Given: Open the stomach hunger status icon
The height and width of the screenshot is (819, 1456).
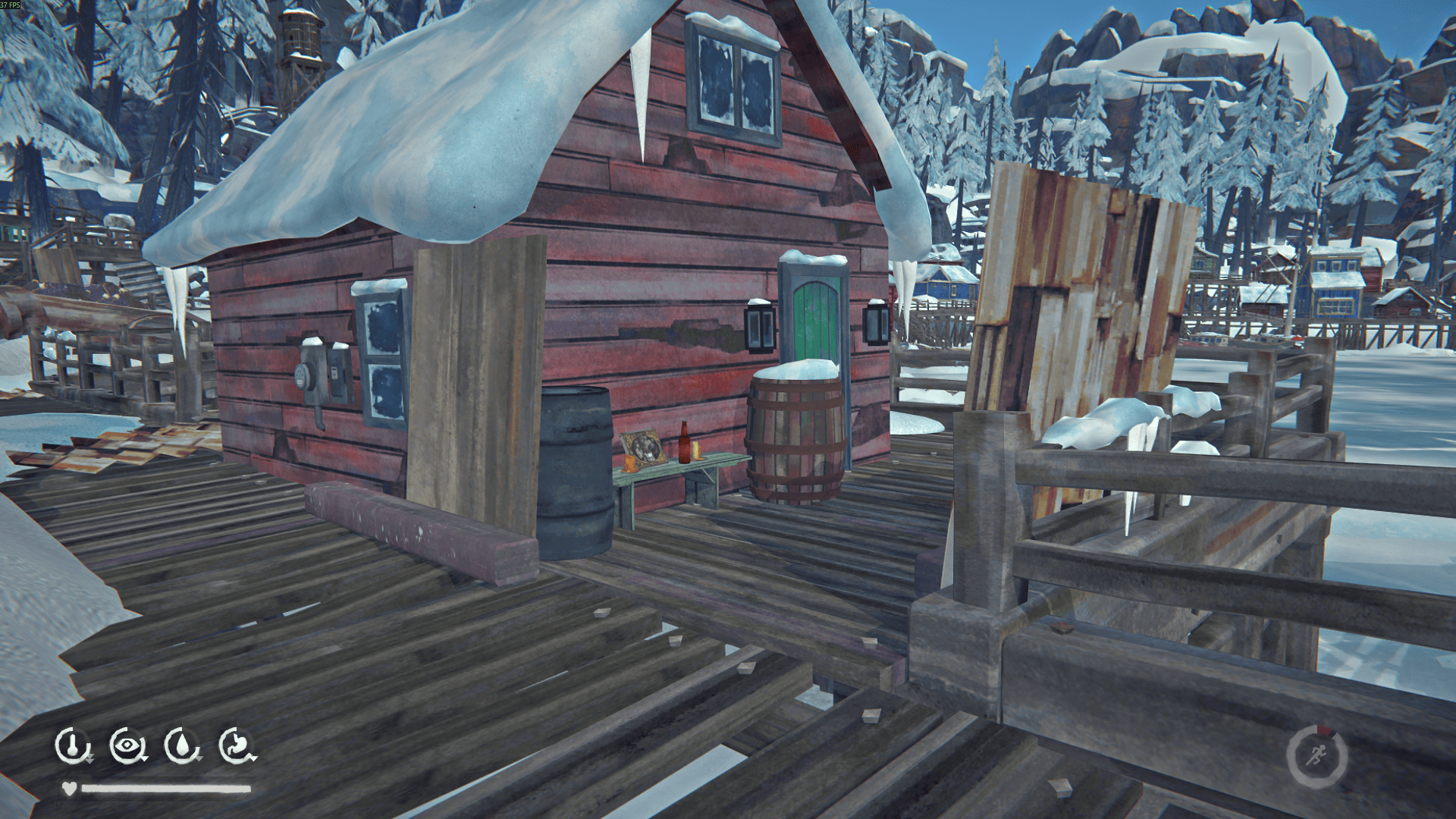Looking at the screenshot, I should [237, 745].
